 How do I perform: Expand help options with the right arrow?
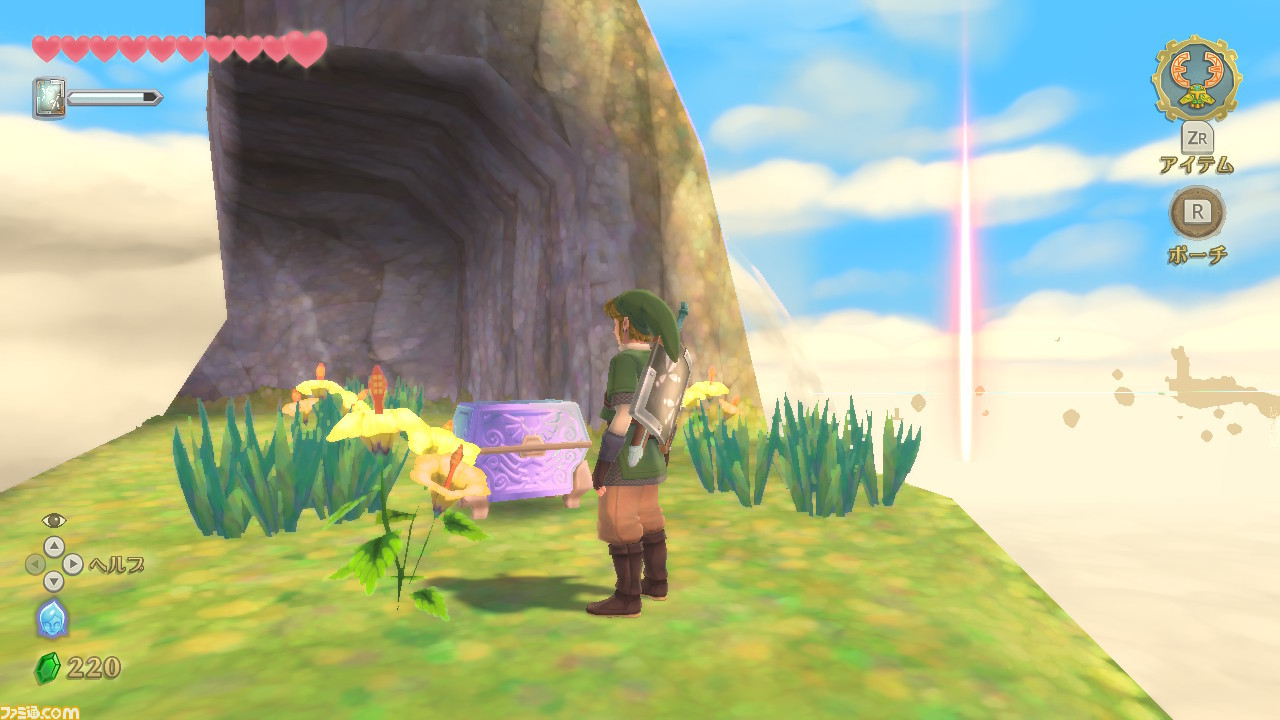pyautogui.click(x=71, y=564)
